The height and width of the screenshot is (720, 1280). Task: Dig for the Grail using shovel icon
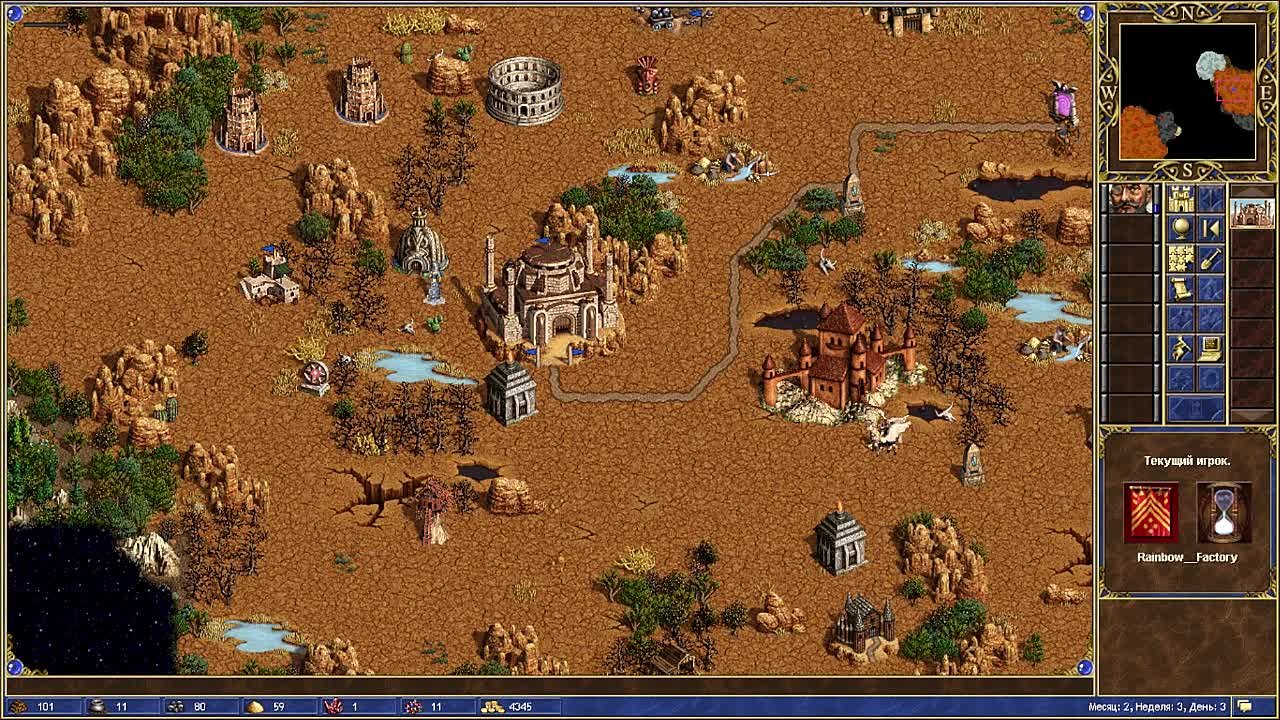[x=1211, y=260]
